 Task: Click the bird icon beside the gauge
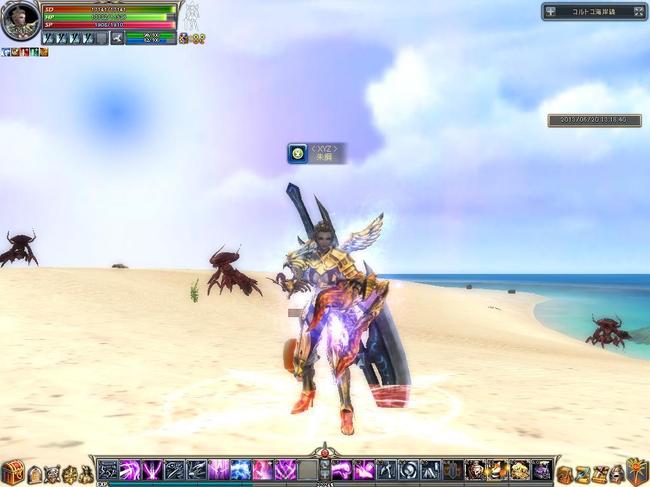click(x=117, y=38)
